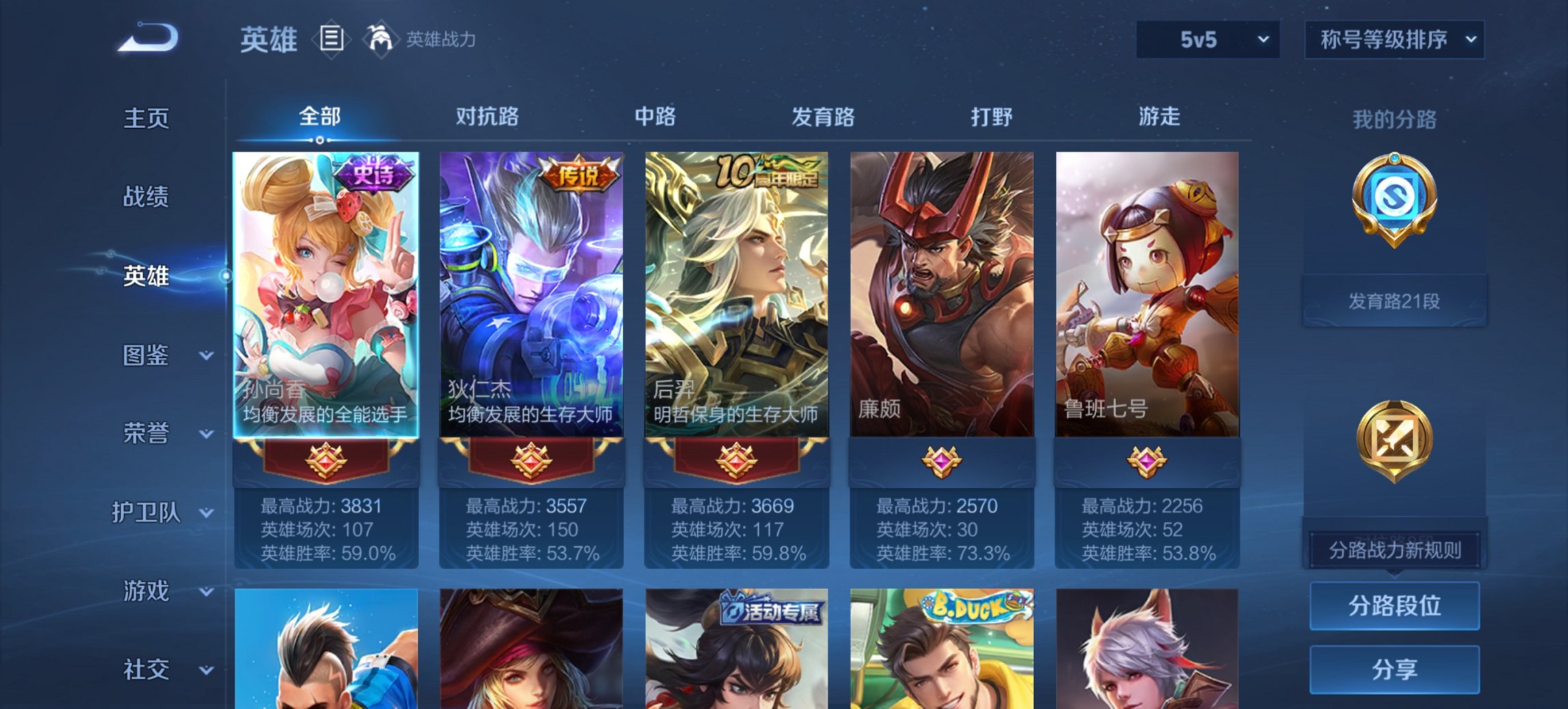Image resolution: width=1568 pixels, height=709 pixels.
Task: Open the 称号等级排序 sorting dropdown
Action: coord(1394,40)
